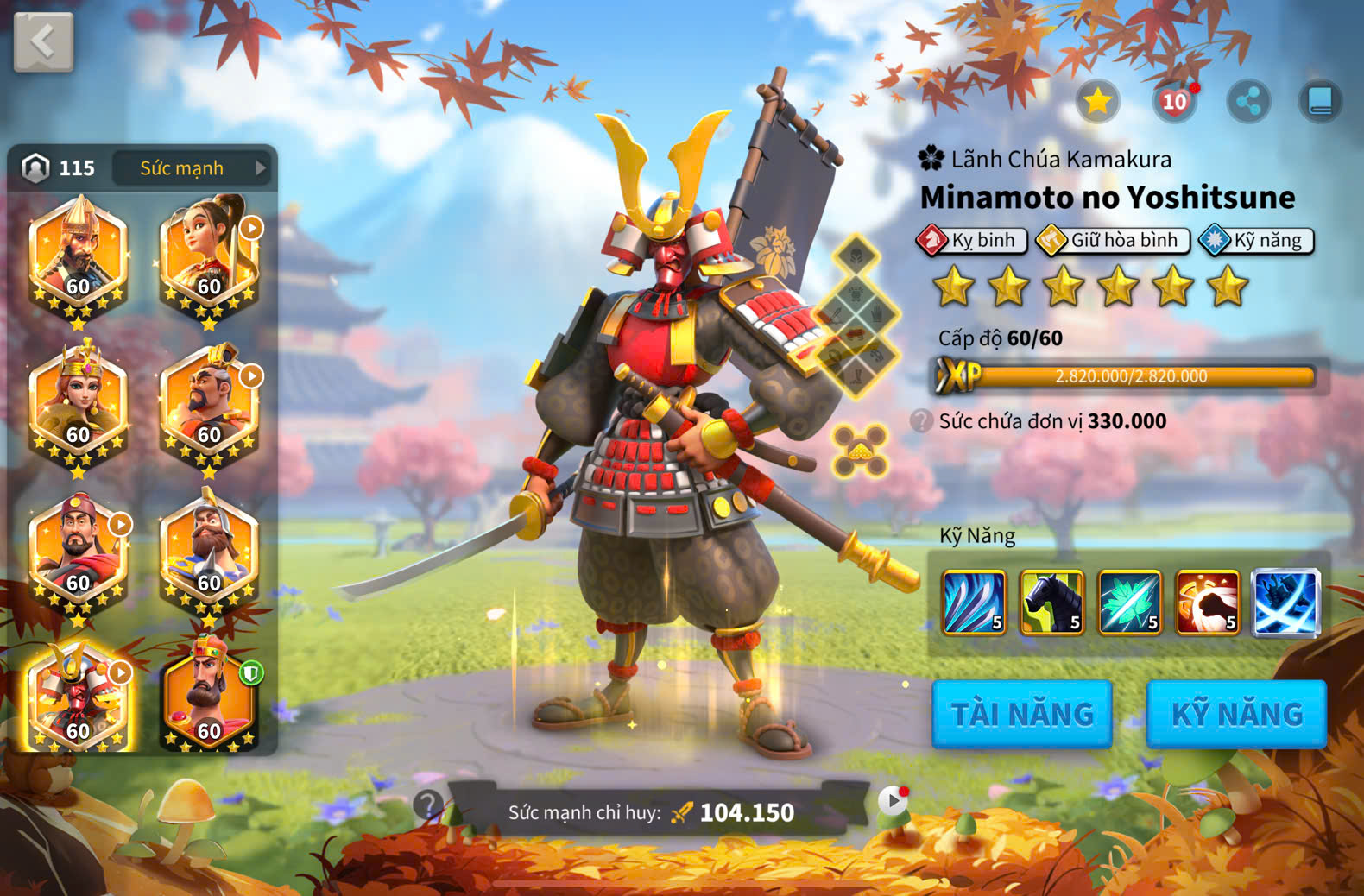Select the blue claw slash skill icon

974,603
